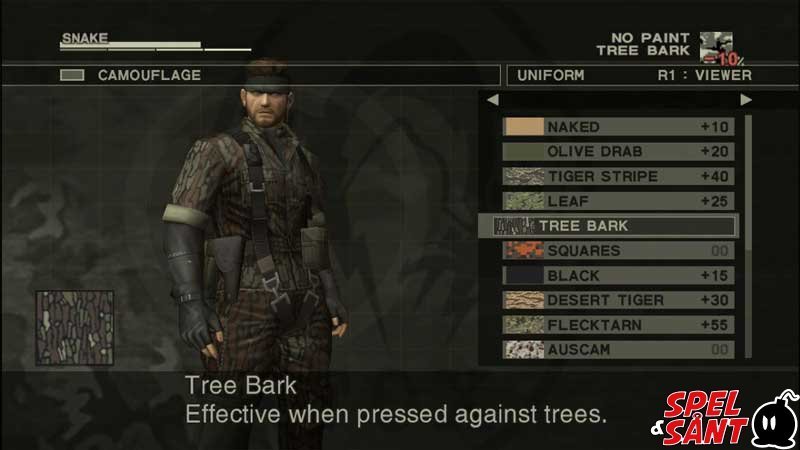Screen dimensions: 800x450
Task: Choose the Squares camouflage uniform
Action: (618, 251)
